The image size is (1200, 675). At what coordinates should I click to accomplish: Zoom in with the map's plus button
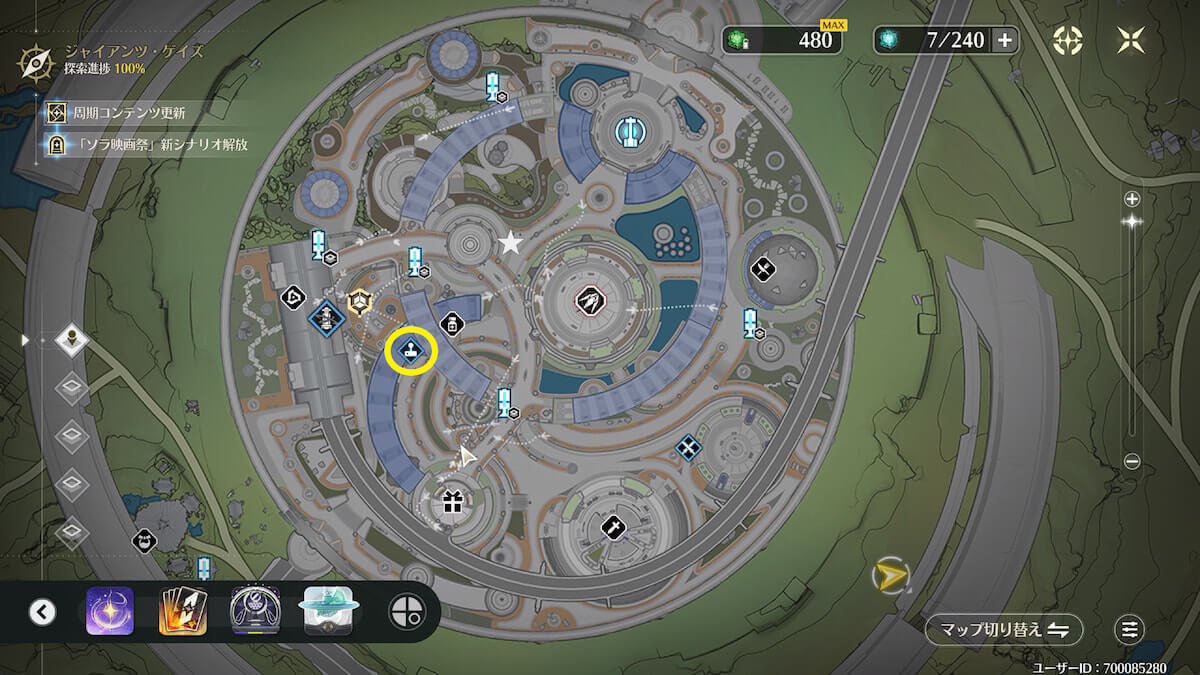pos(1132,198)
